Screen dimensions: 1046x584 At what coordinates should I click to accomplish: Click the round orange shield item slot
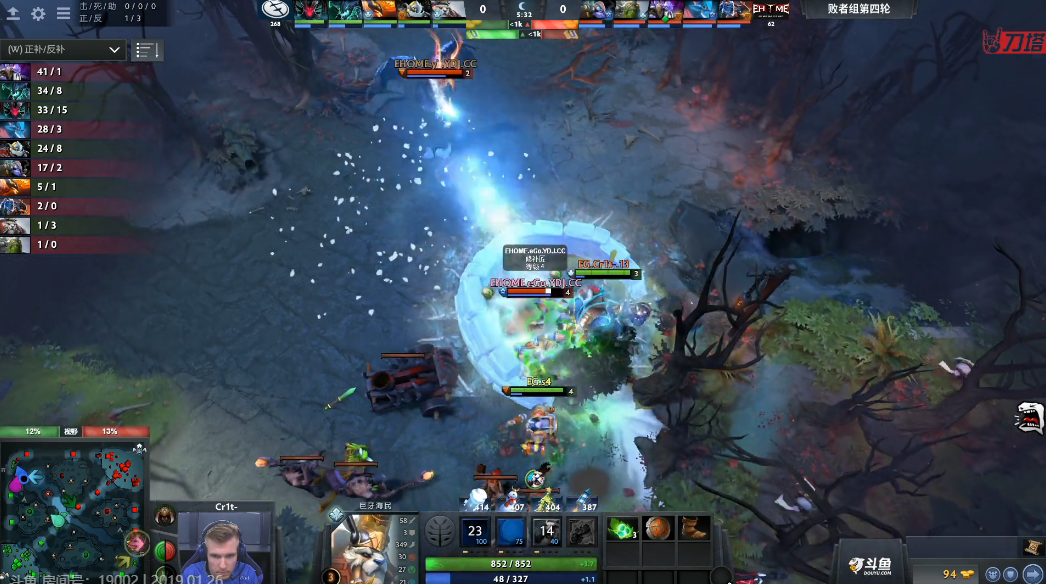[660, 528]
